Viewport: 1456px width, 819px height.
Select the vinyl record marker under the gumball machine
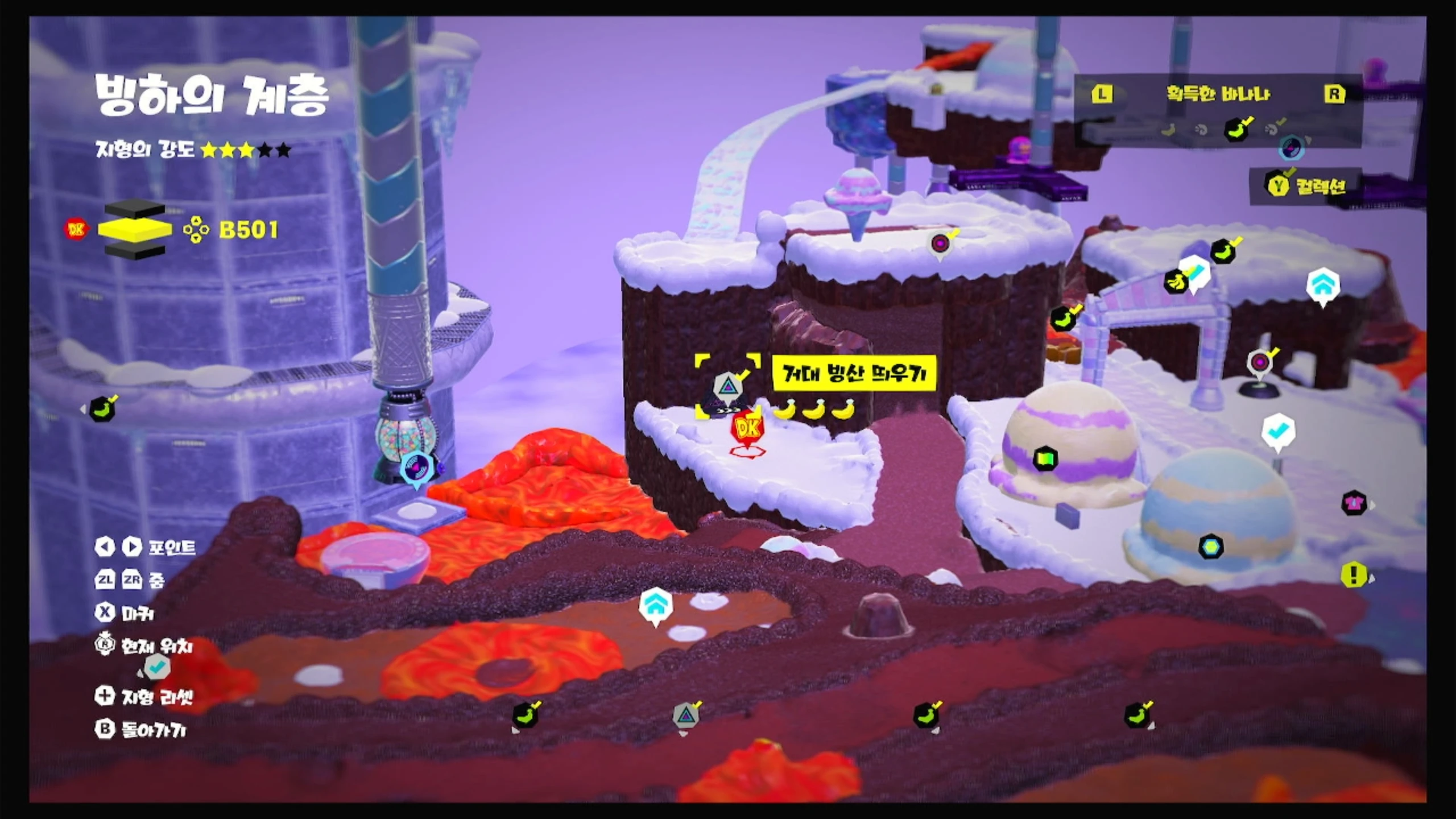pos(416,467)
